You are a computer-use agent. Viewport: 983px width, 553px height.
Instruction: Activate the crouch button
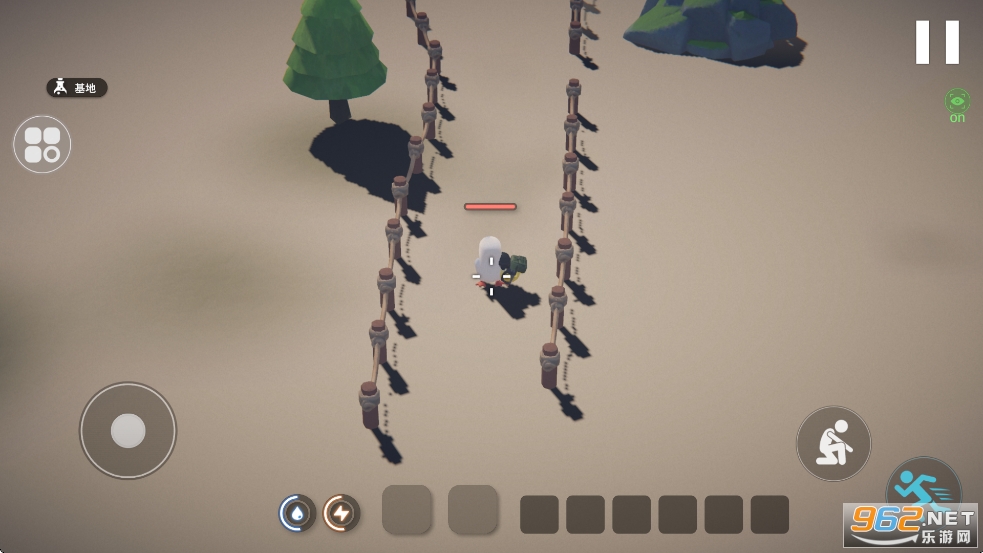(x=833, y=443)
